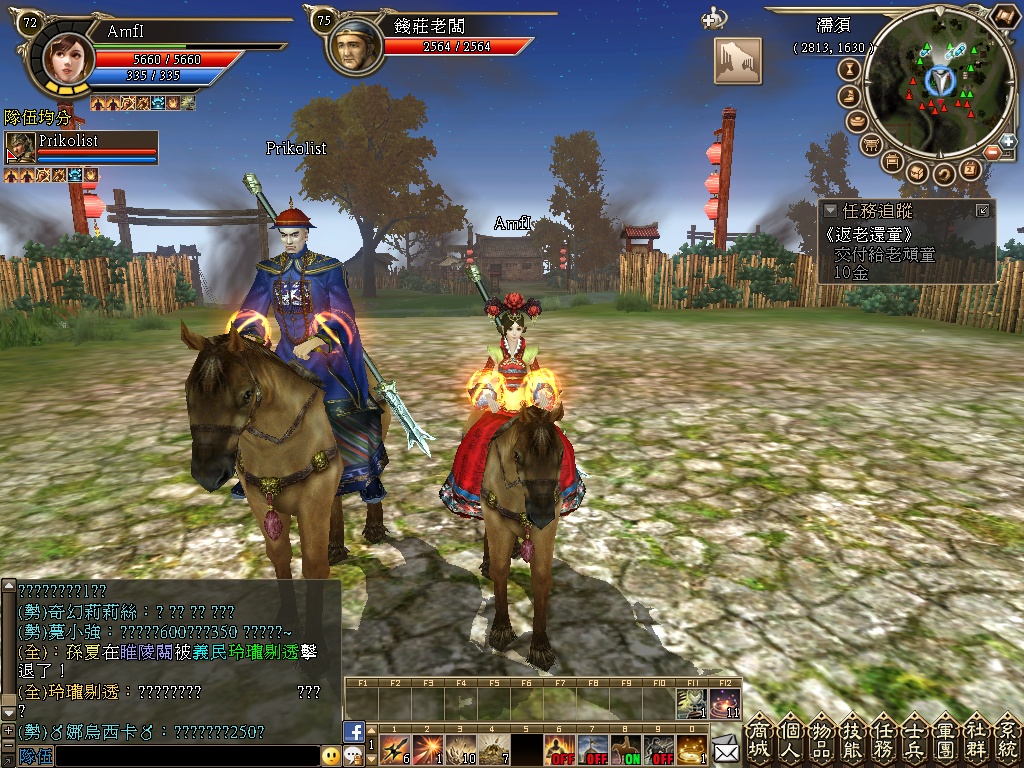
Task: Open the mail envelope icon
Action: [x=724, y=747]
